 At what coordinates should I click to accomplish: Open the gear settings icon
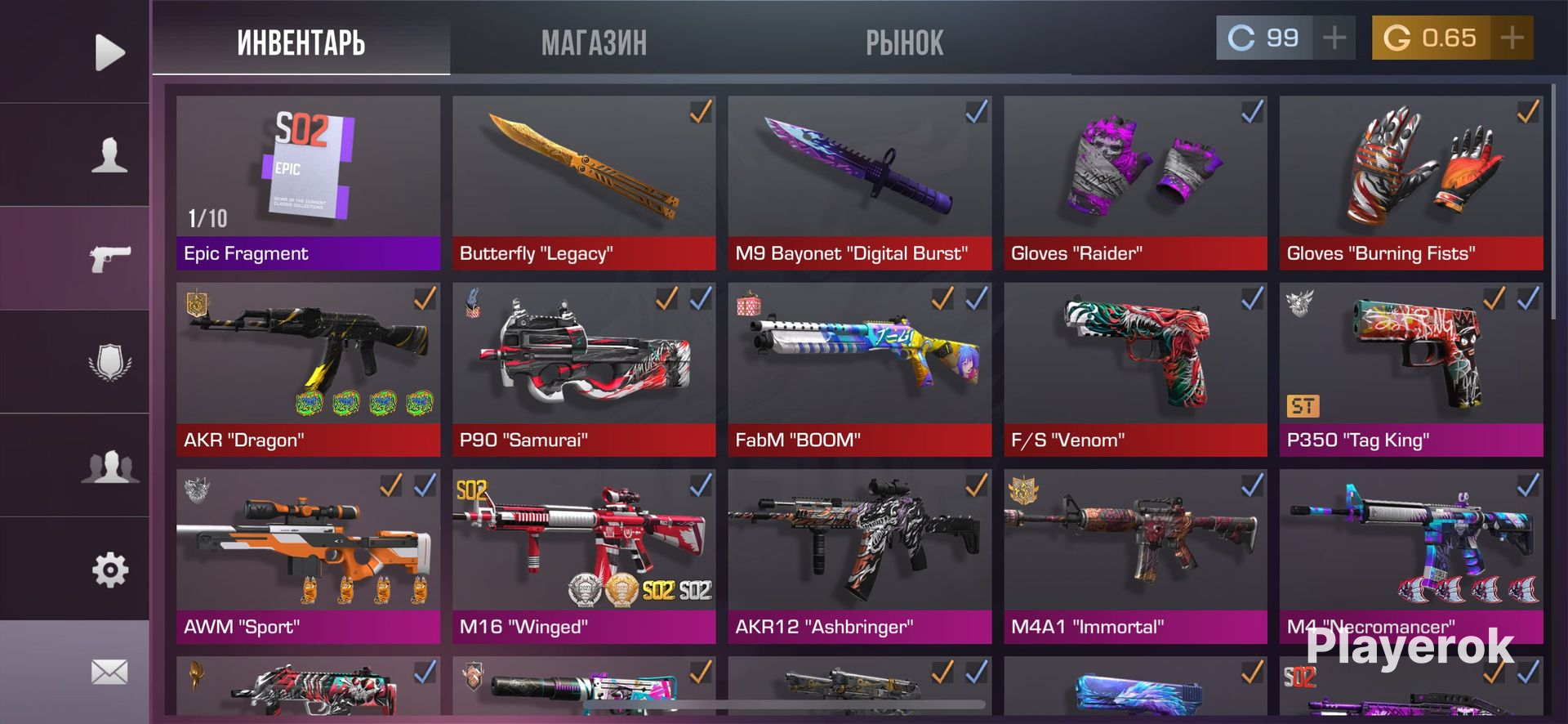[109, 570]
